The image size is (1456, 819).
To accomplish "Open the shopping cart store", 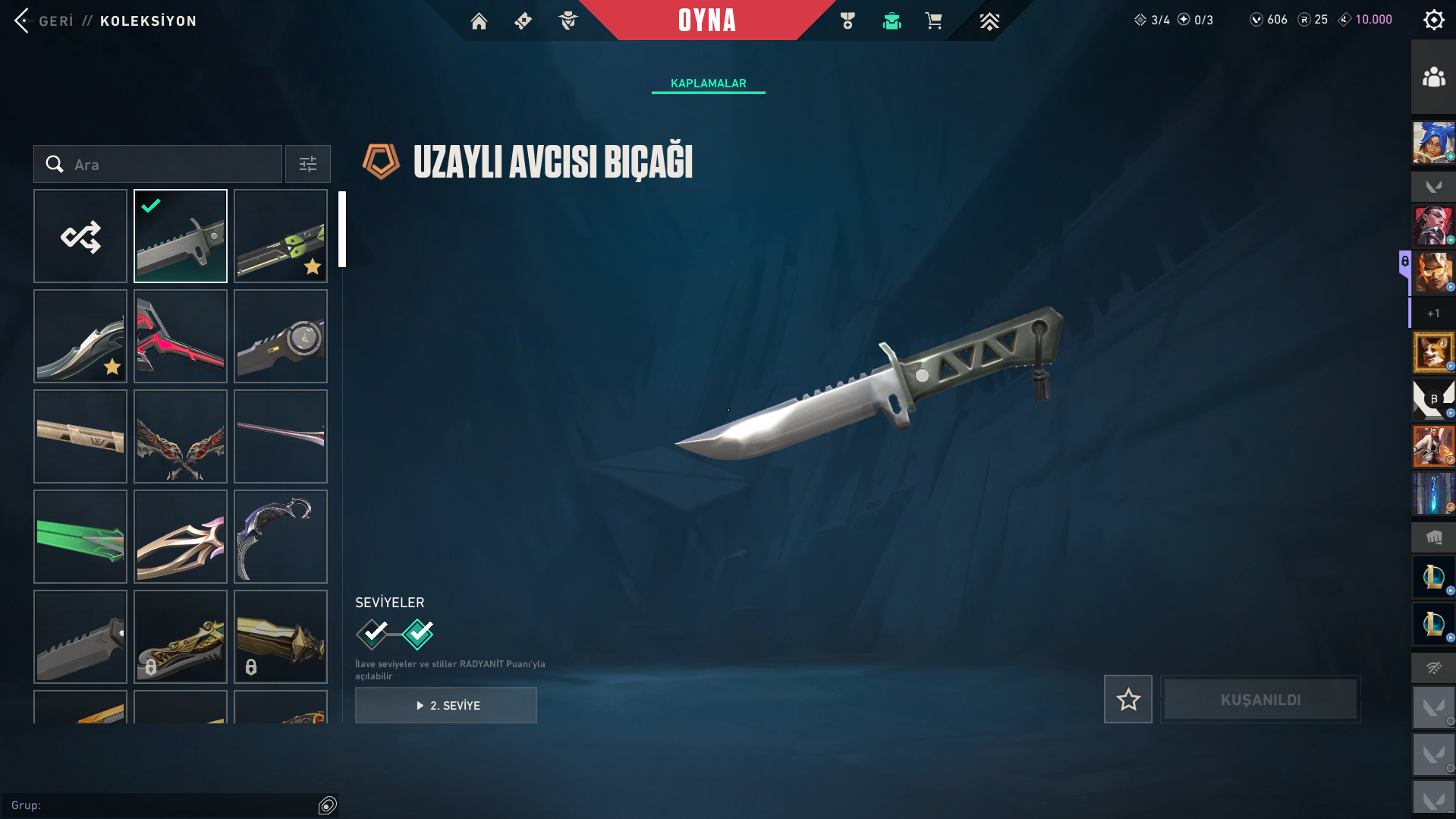I will (933, 21).
